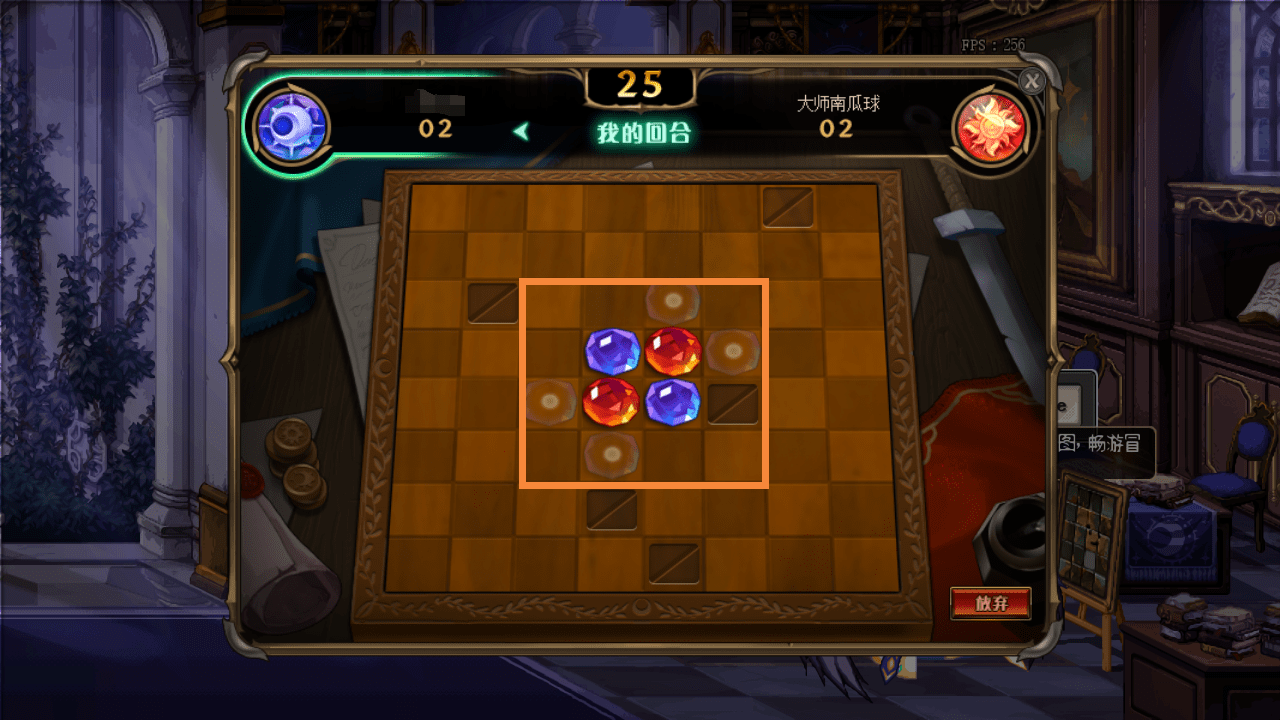Viewport: 1280px width, 720px height.
Task: Click the 25 countdown banner
Action: coord(640,85)
